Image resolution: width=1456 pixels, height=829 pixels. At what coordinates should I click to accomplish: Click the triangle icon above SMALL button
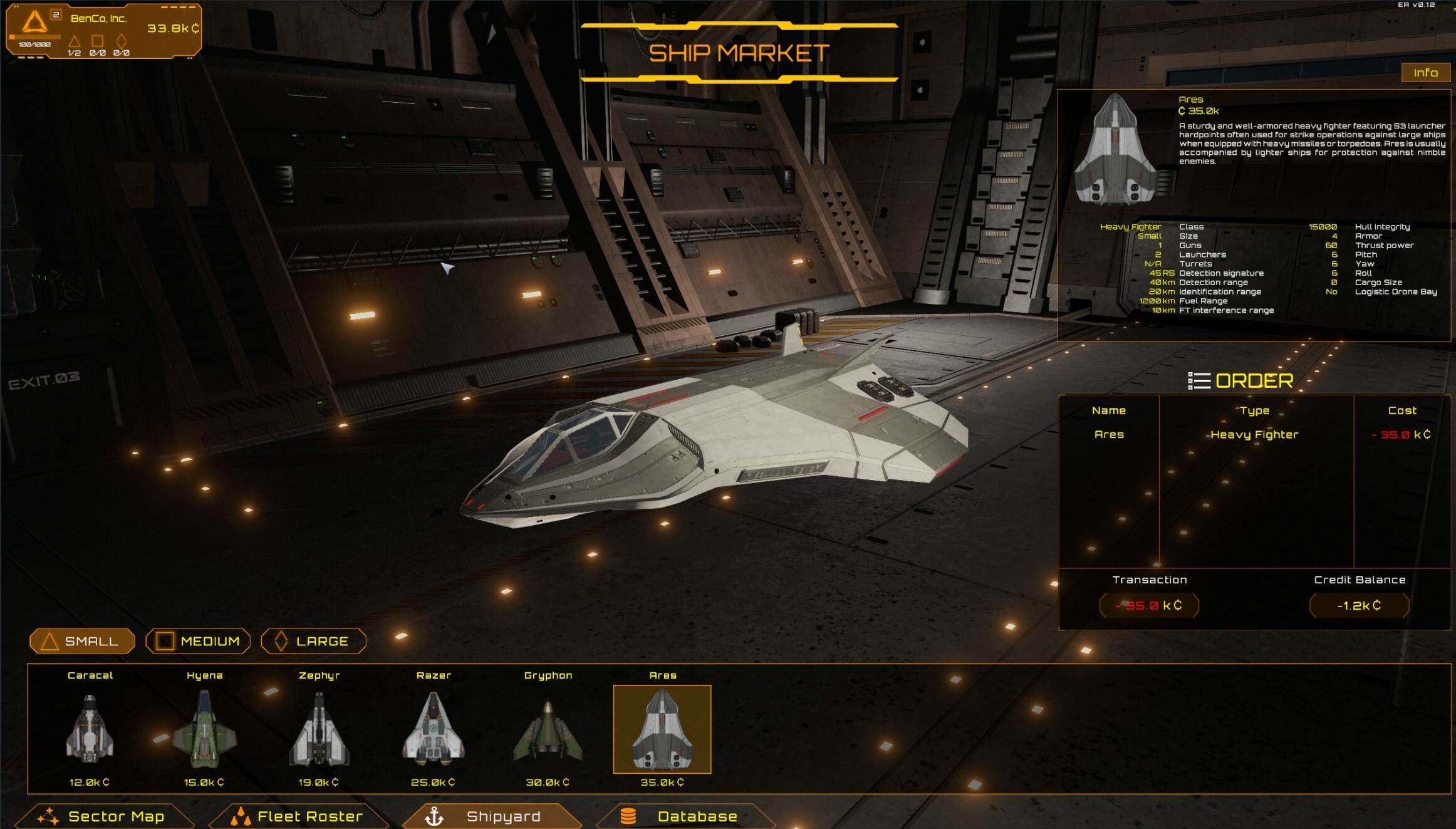[x=51, y=641]
